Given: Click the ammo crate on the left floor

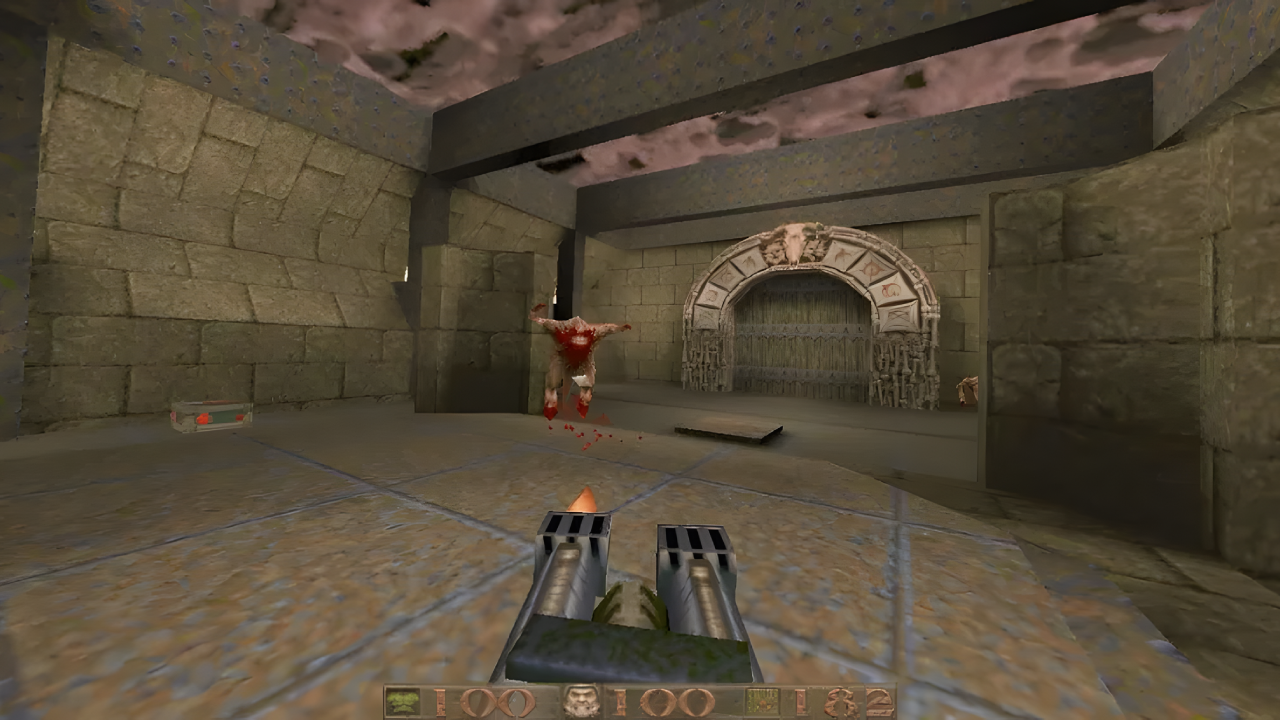Looking at the screenshot, I should coord(210,415).
